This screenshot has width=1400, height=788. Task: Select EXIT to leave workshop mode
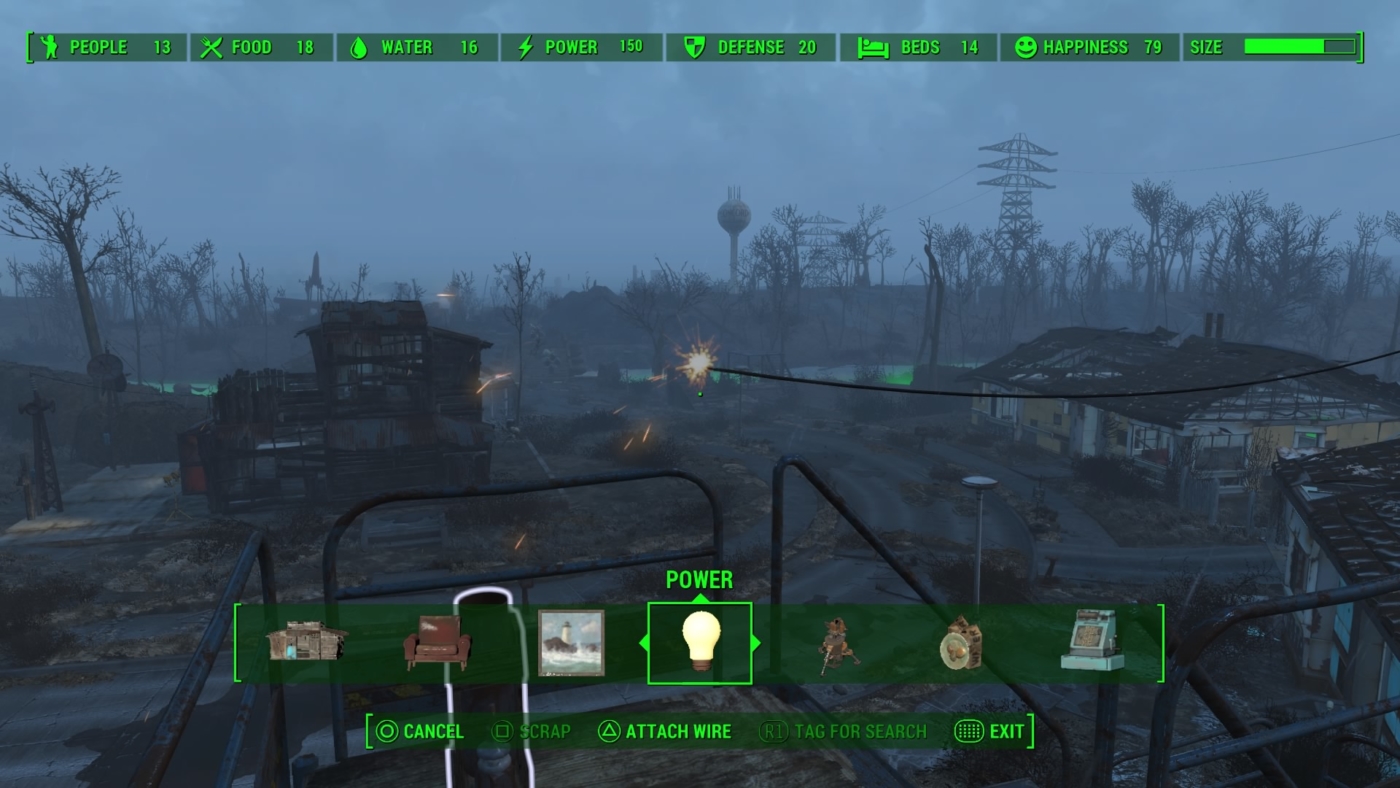[997, 731]
